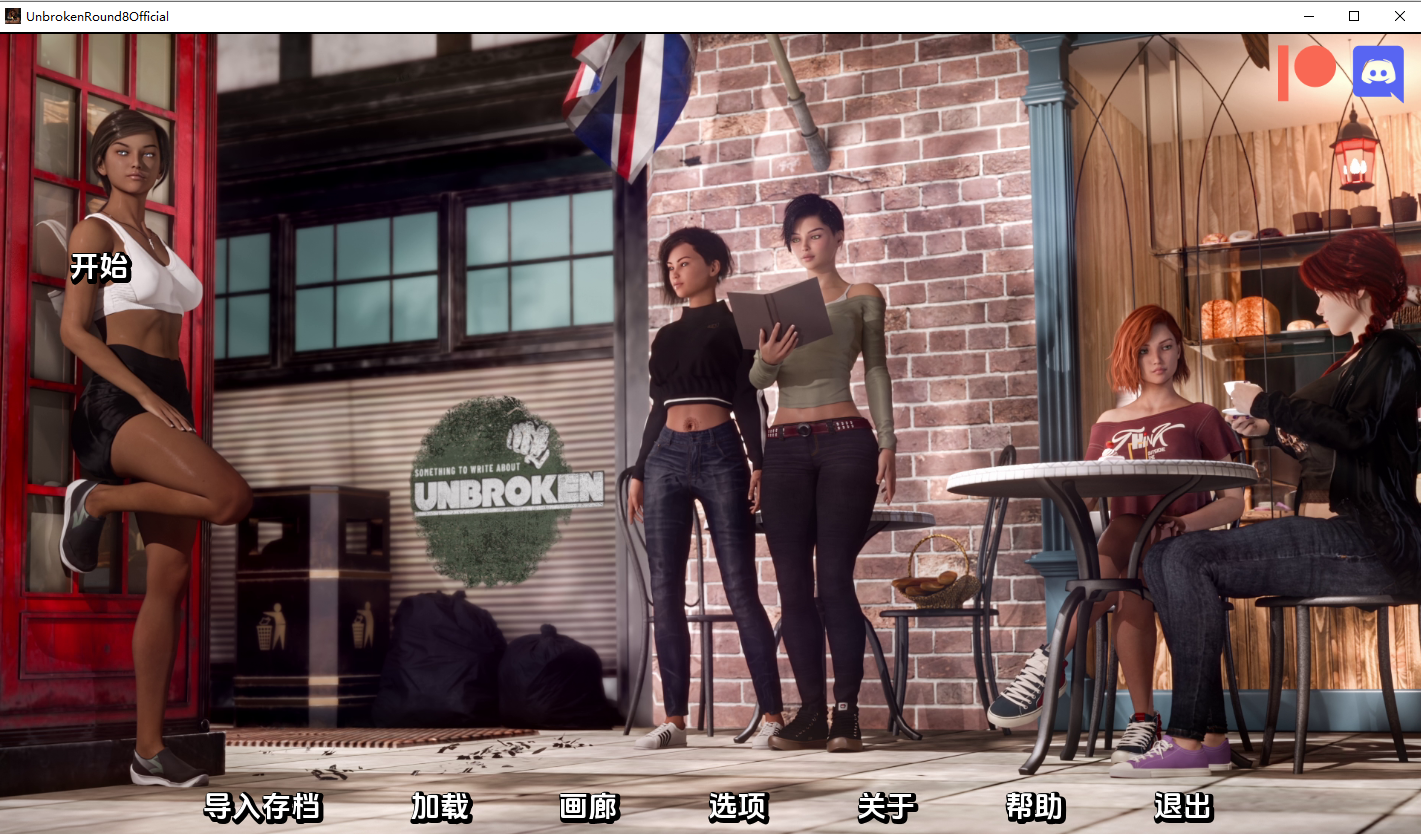Open Discord using the blue chat bubble icon

click(x=1379, y=72)
